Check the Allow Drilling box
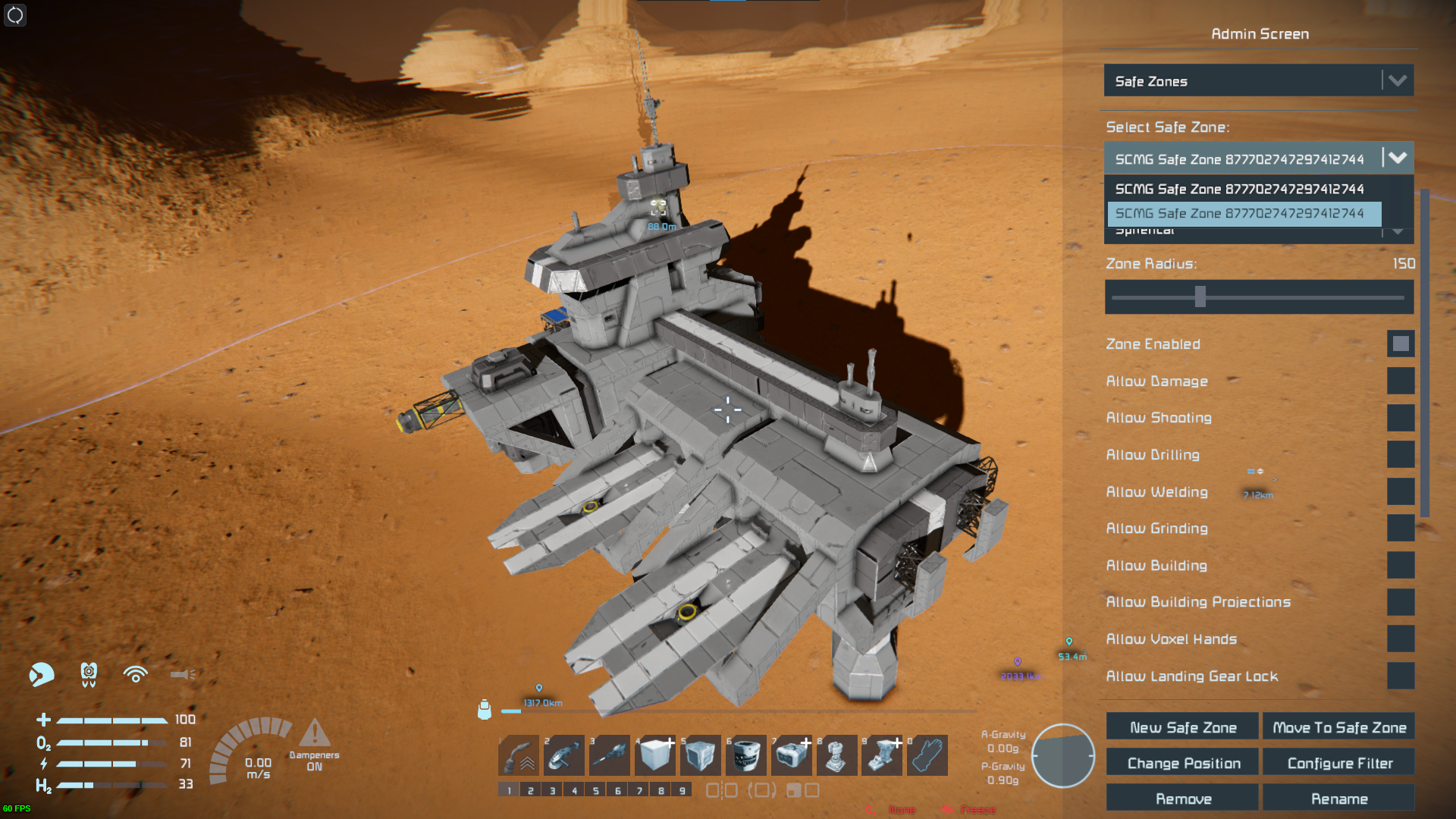1456x819 pixels. click(x=1401, y=455)
